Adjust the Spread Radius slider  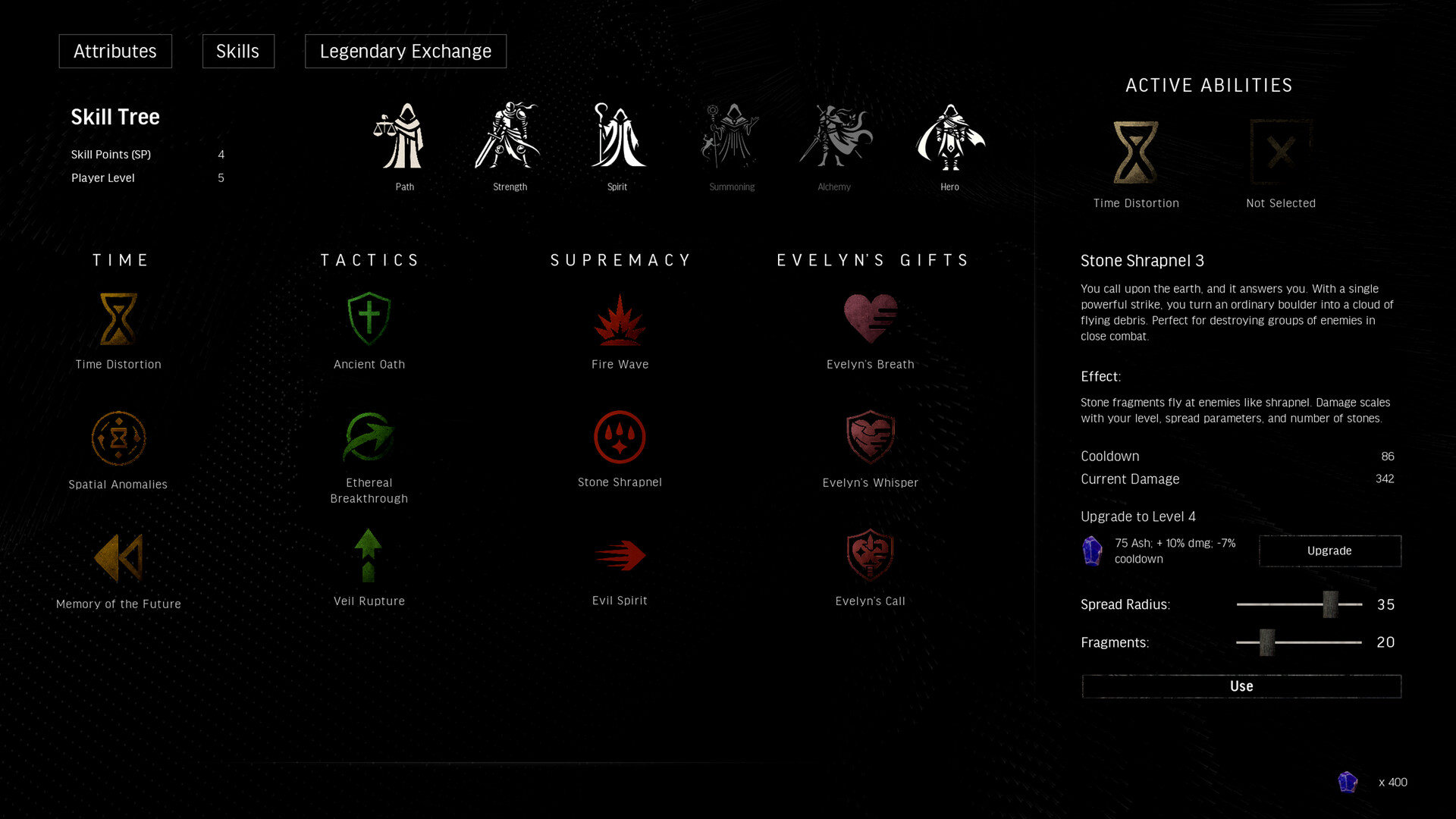[x=1332, y=604]
